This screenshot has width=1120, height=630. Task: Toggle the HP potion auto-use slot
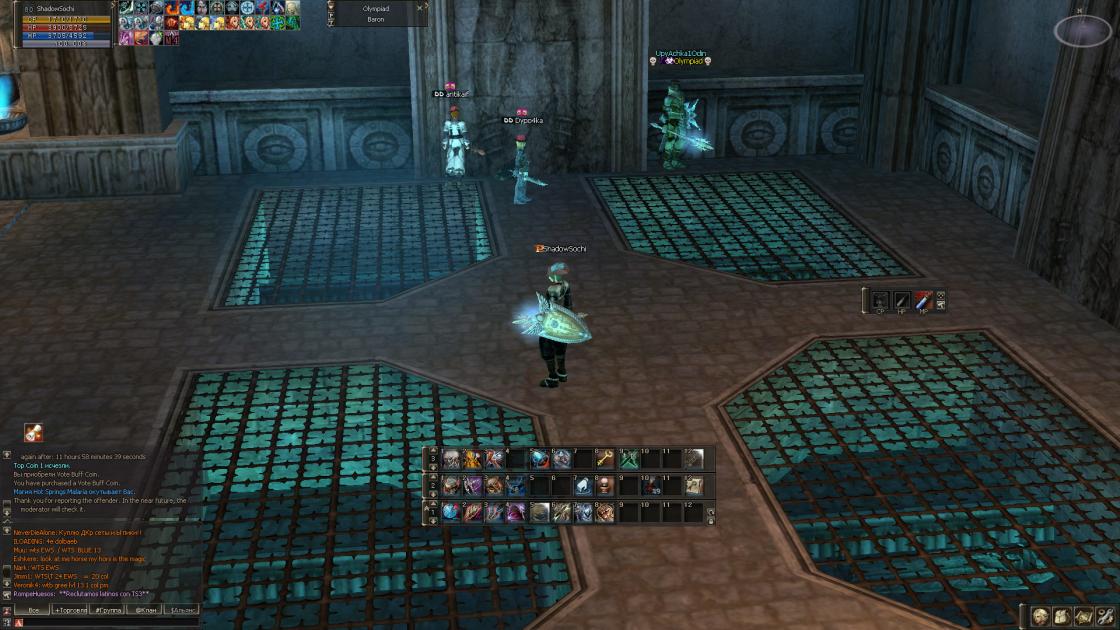[x=902, y=299]
